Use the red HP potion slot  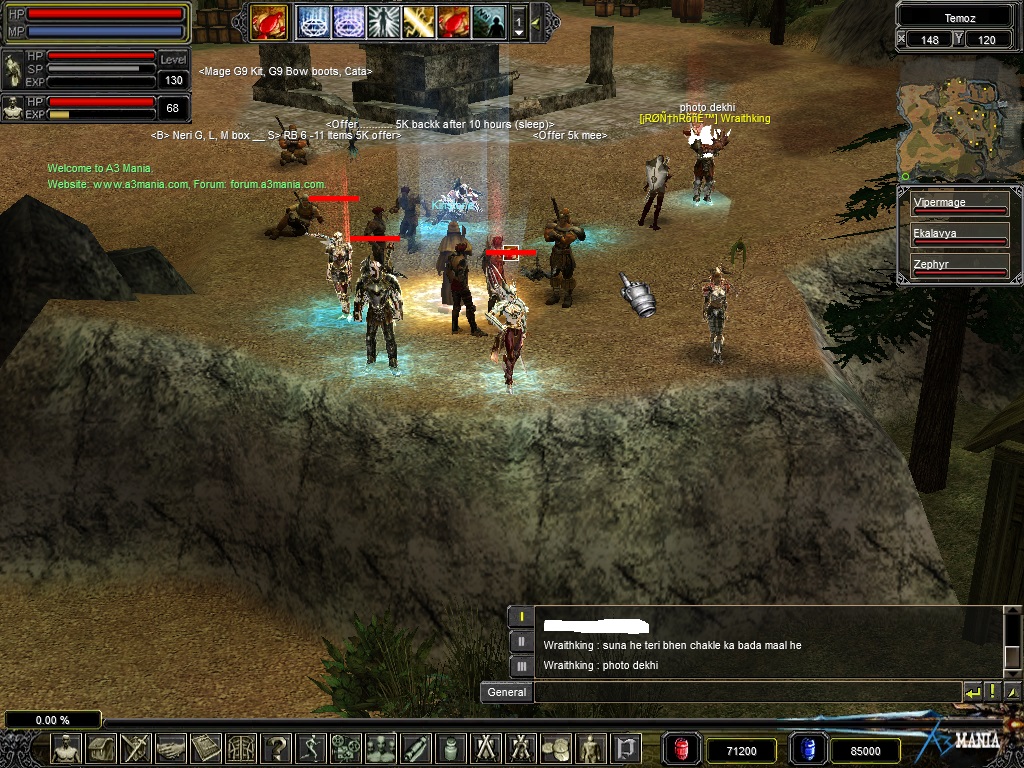point(682,750)
